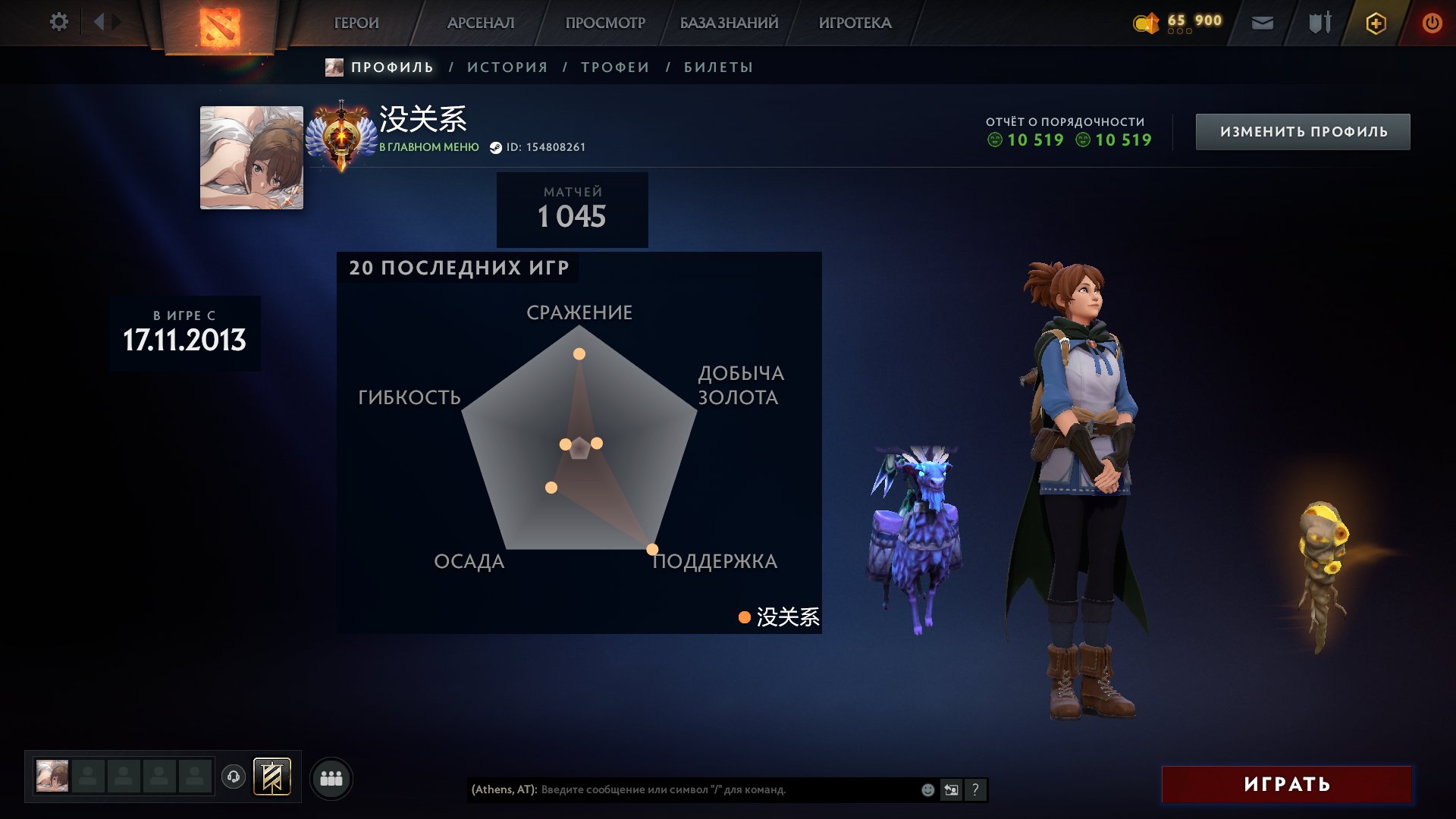Viewport: 1456px width, 819px height.
Task: Open voice chat headset icon near party slots
Action: (235, 777)
